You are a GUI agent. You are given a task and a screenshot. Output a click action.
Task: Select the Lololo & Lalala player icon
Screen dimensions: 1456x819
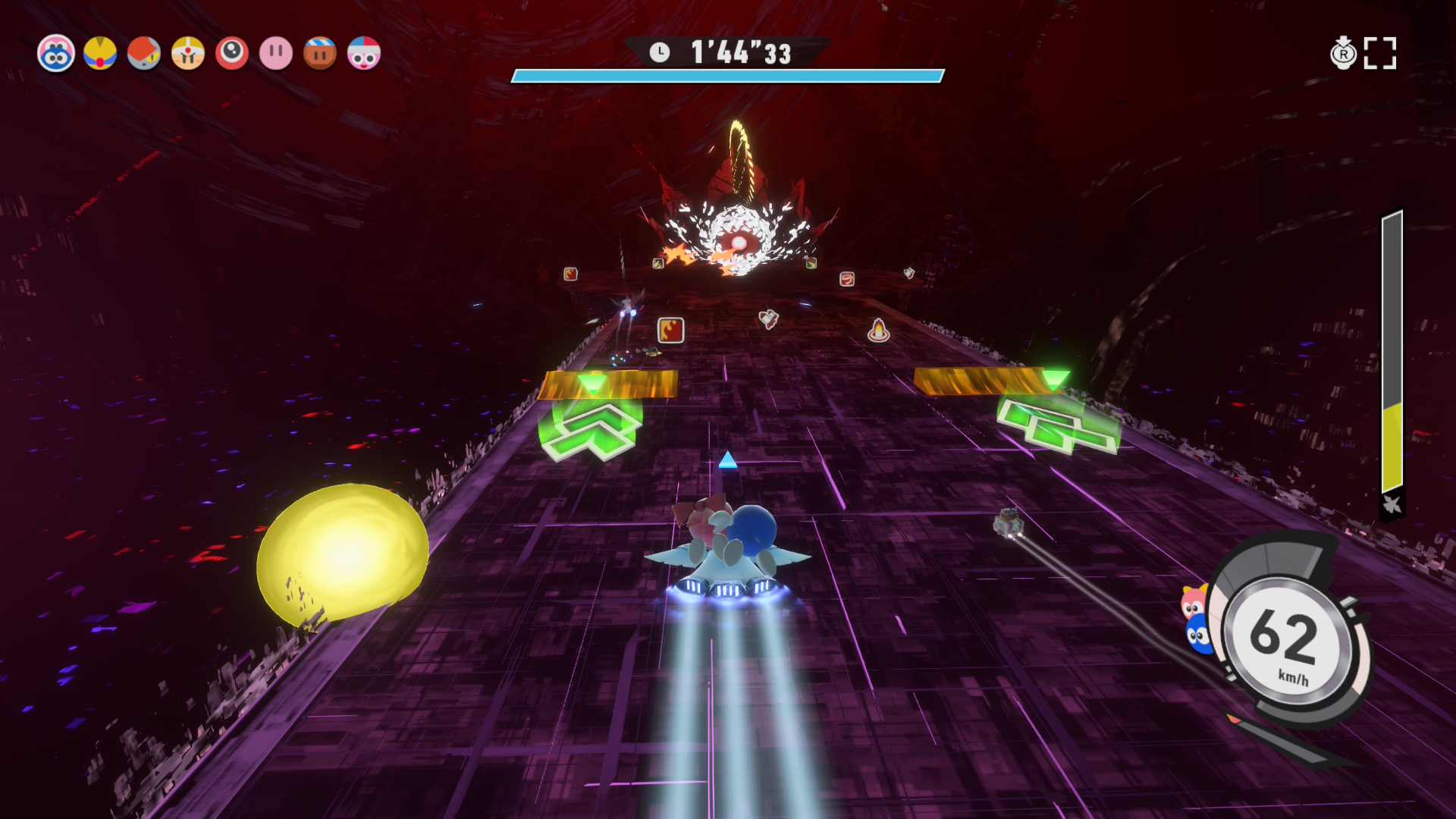[x=56, y=54]
